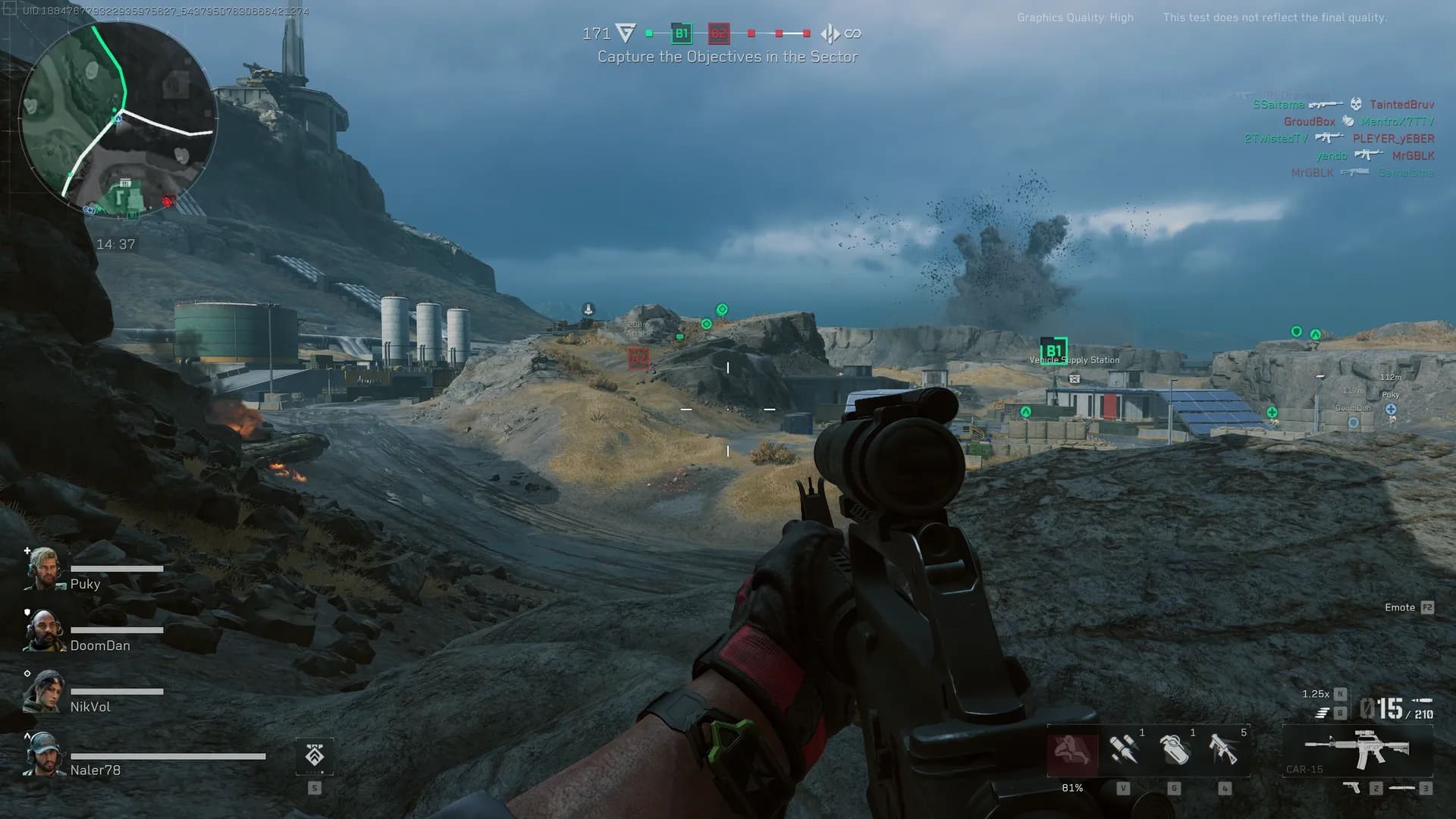Select squadmate NikVol's portrait

(44, 692)
